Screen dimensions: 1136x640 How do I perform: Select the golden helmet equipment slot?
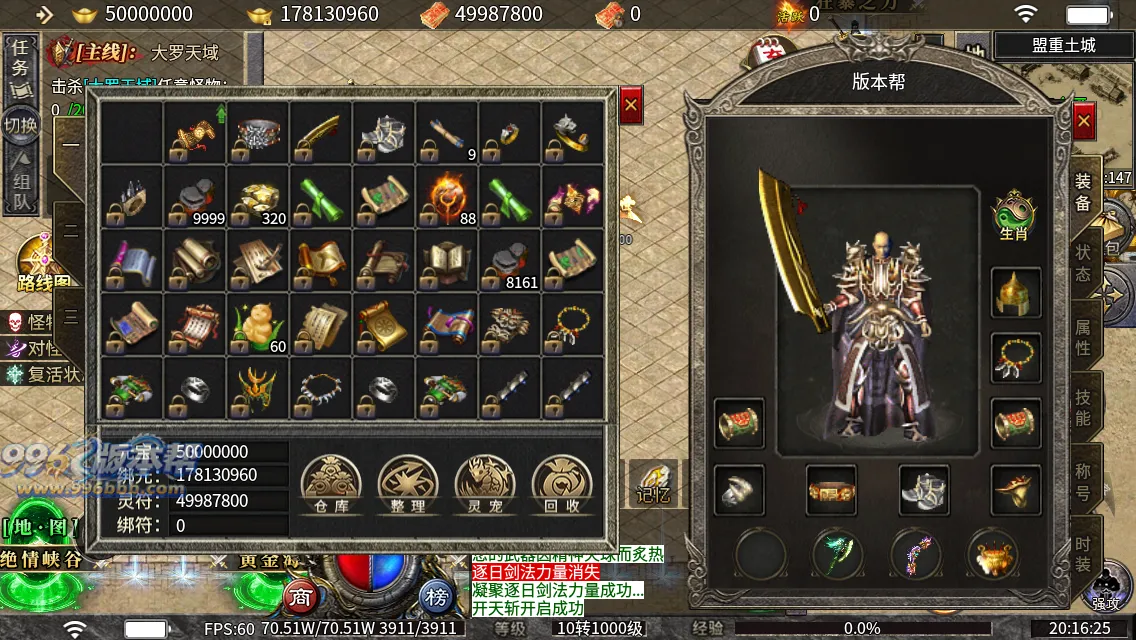pos(1015,292)
